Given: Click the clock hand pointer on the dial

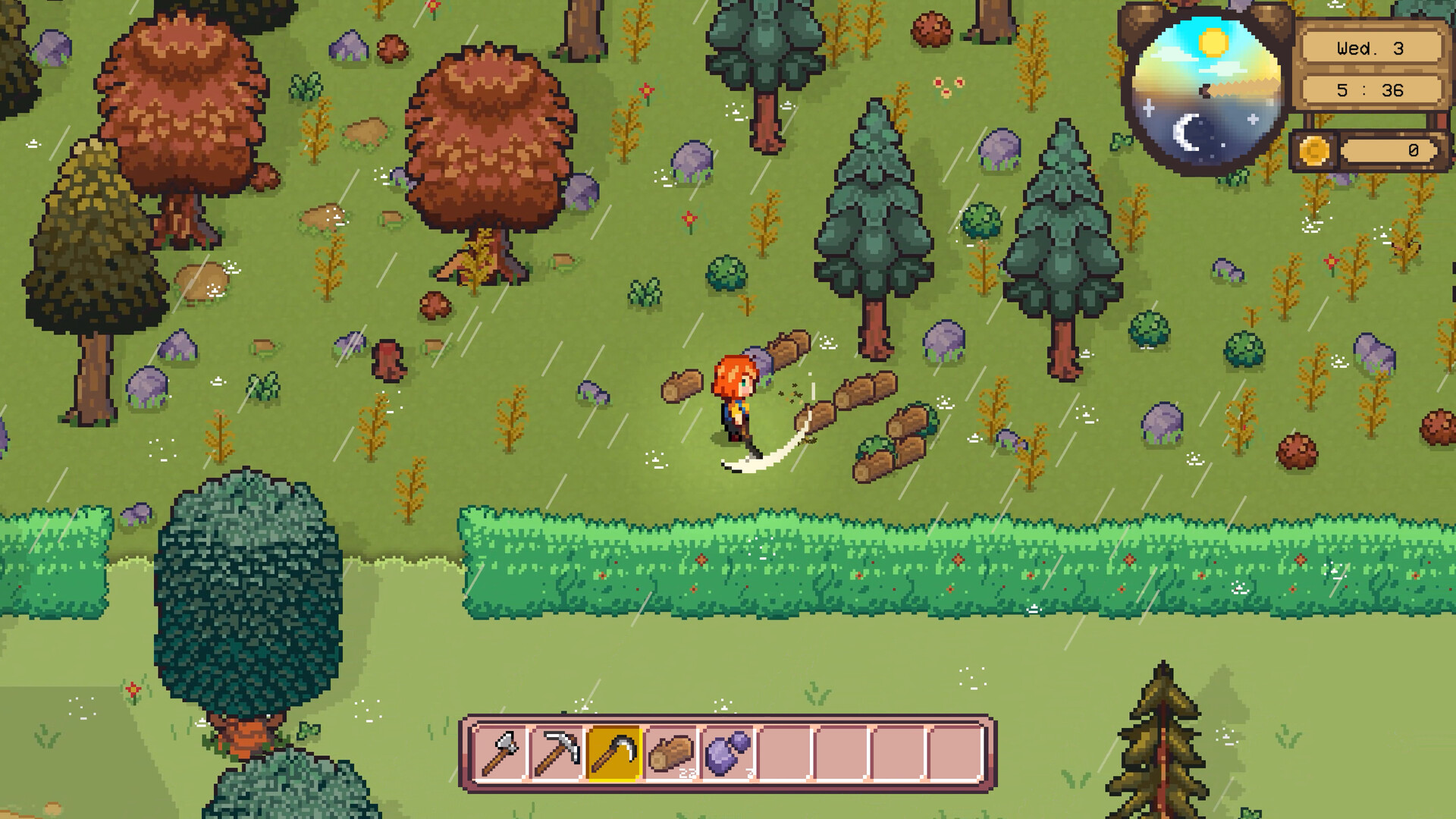Looking at the screenshot, I should 1204,89.
